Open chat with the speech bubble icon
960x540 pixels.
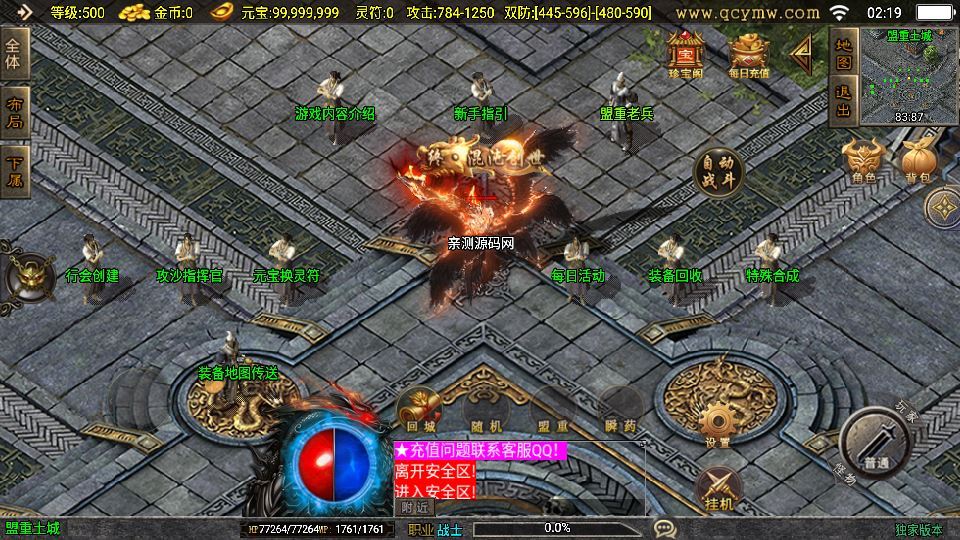(664, 528)
